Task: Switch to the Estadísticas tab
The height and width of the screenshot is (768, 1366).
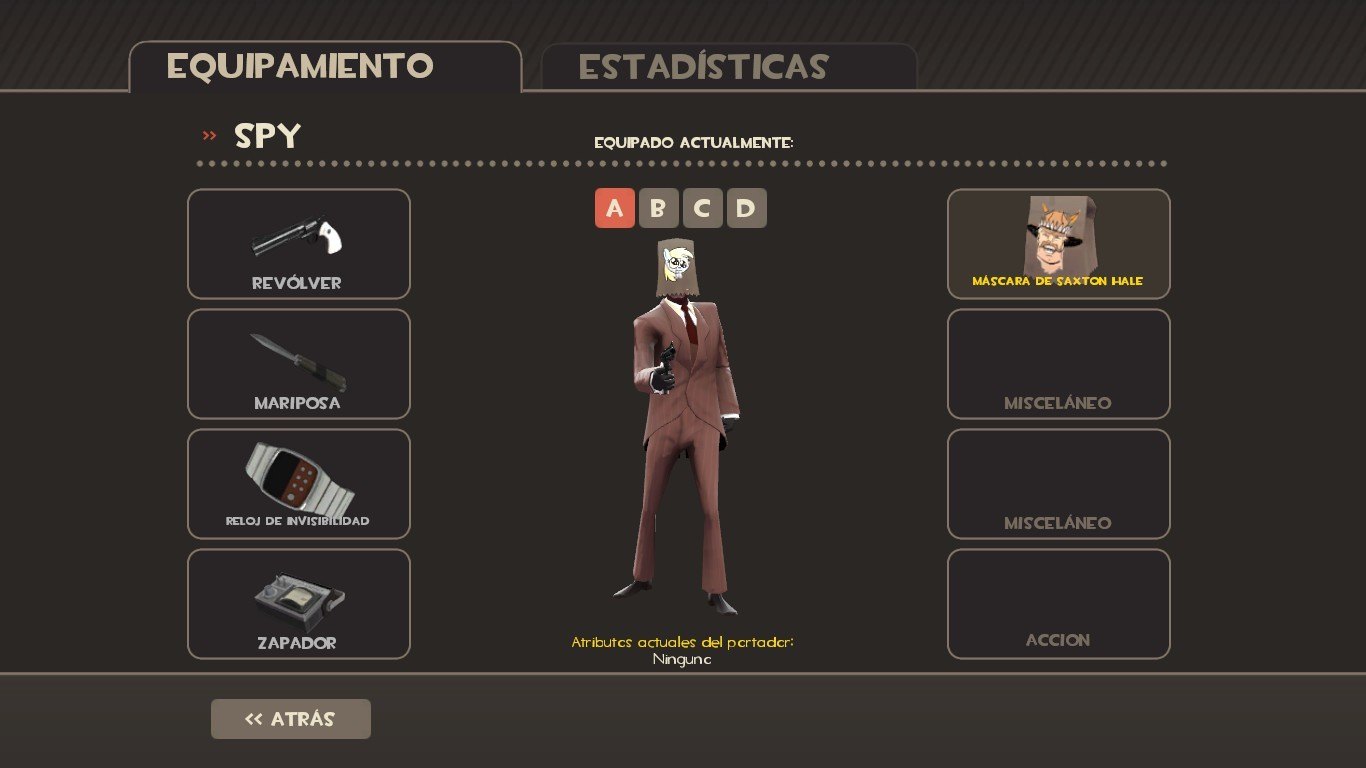Action: [727, 67]
